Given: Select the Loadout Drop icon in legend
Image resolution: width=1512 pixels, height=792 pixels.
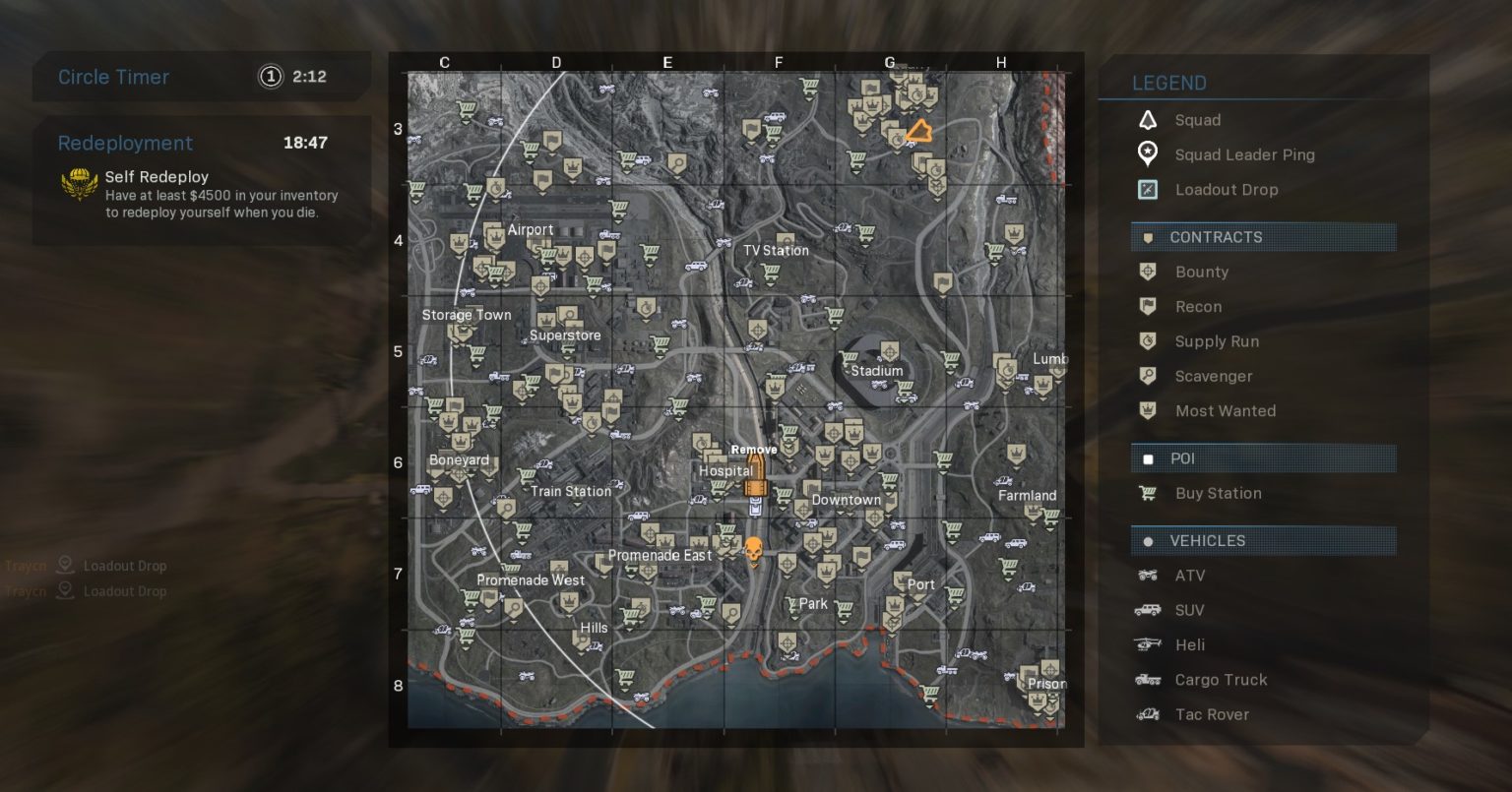Looking at the screenshot, I should tap(1147, 189).
